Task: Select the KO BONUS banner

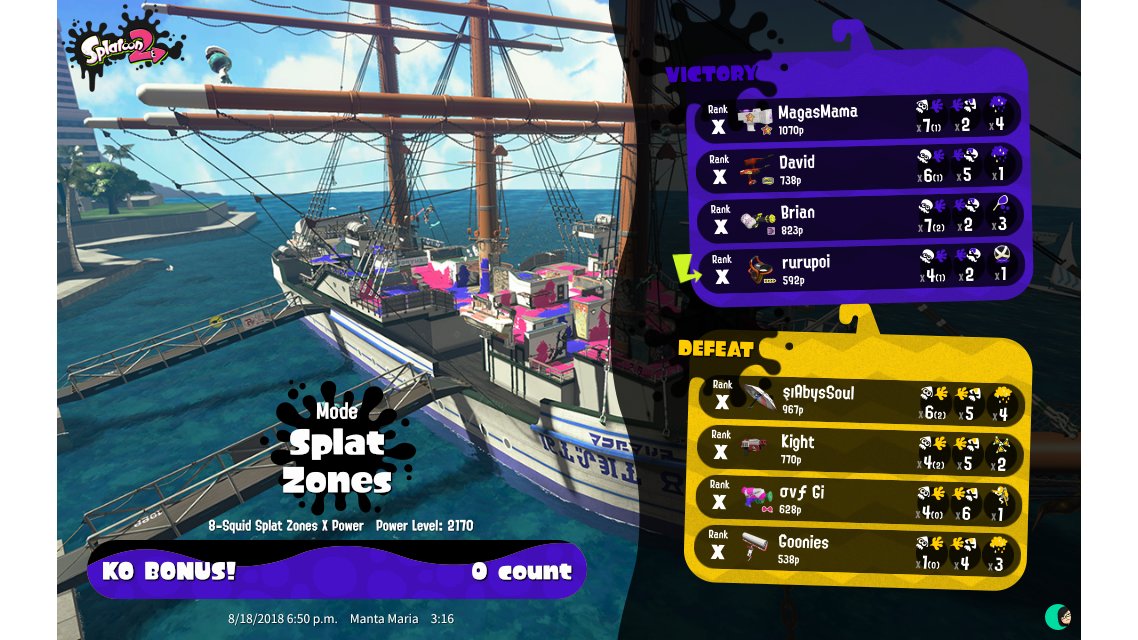Action: pos(337,571)
